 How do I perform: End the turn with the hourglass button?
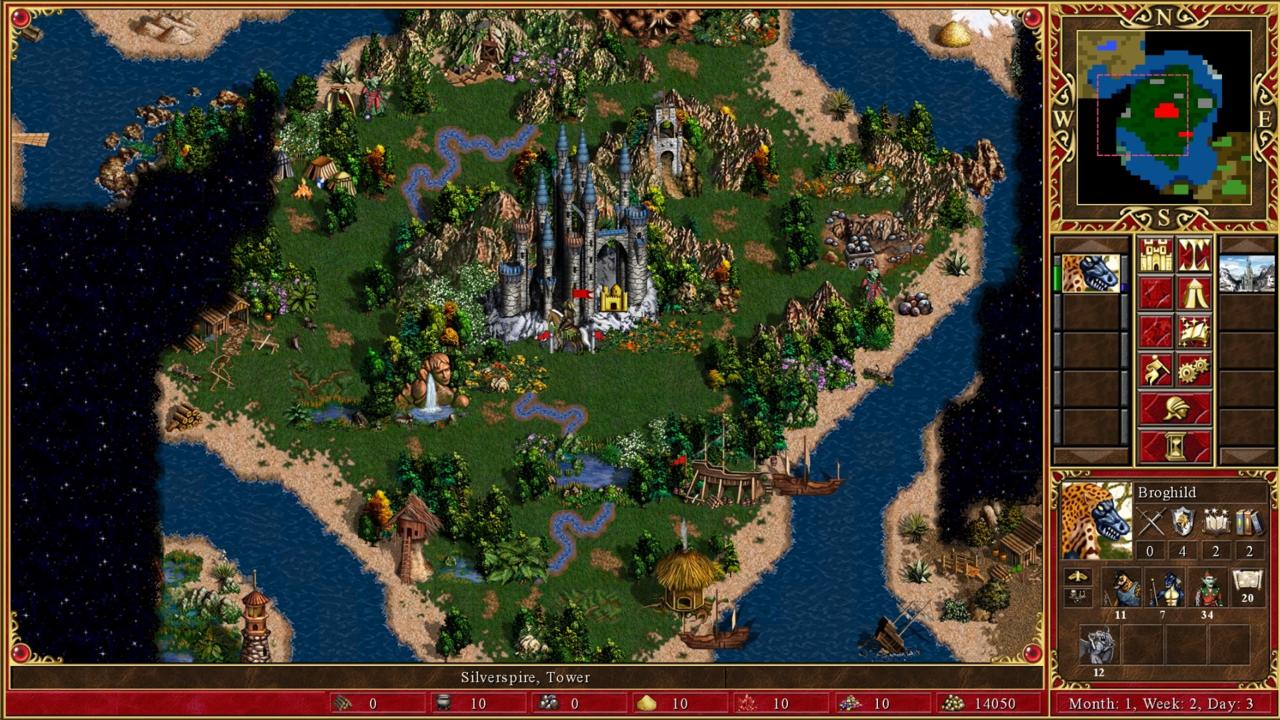[1176, 444]
